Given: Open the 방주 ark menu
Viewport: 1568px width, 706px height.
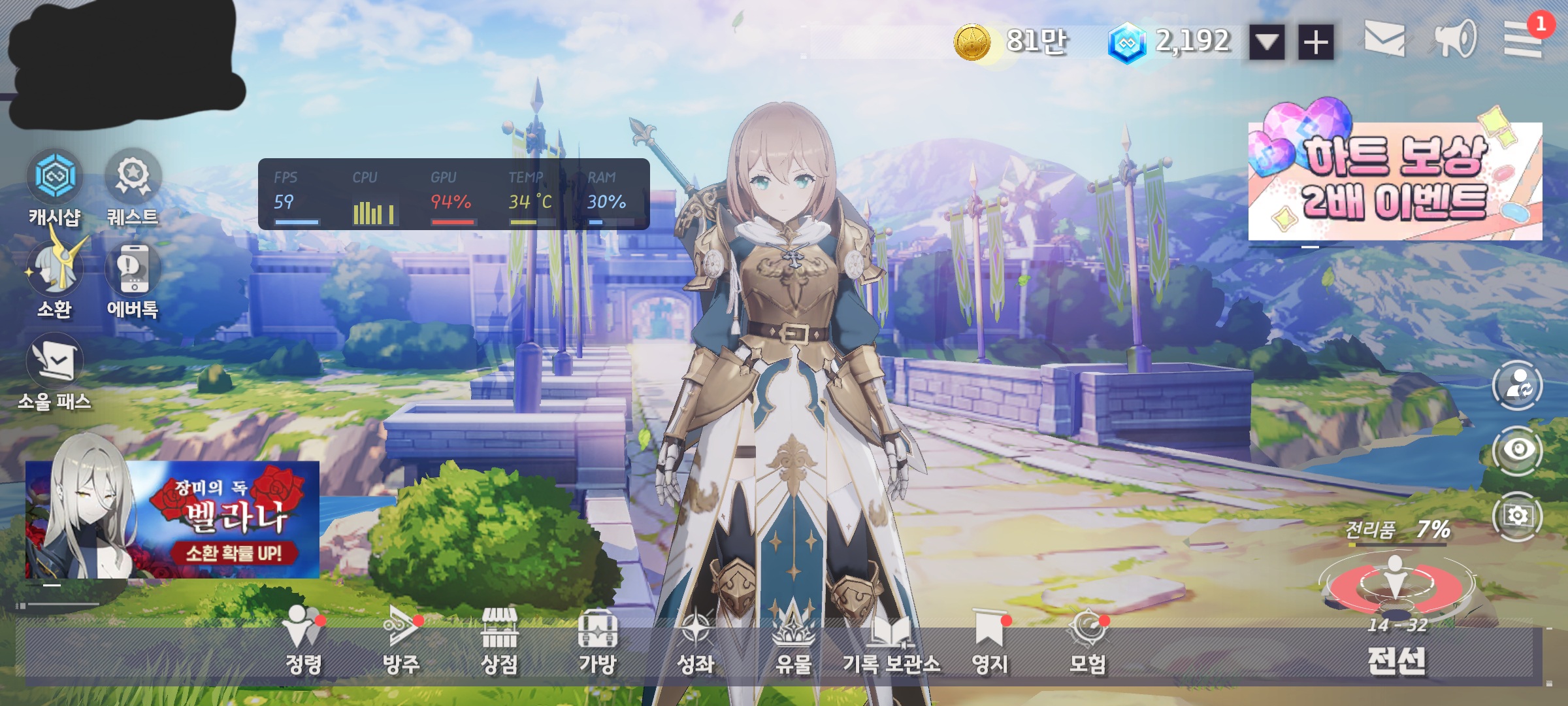Looking at the screenshot, I should click(x=401, y=644).
